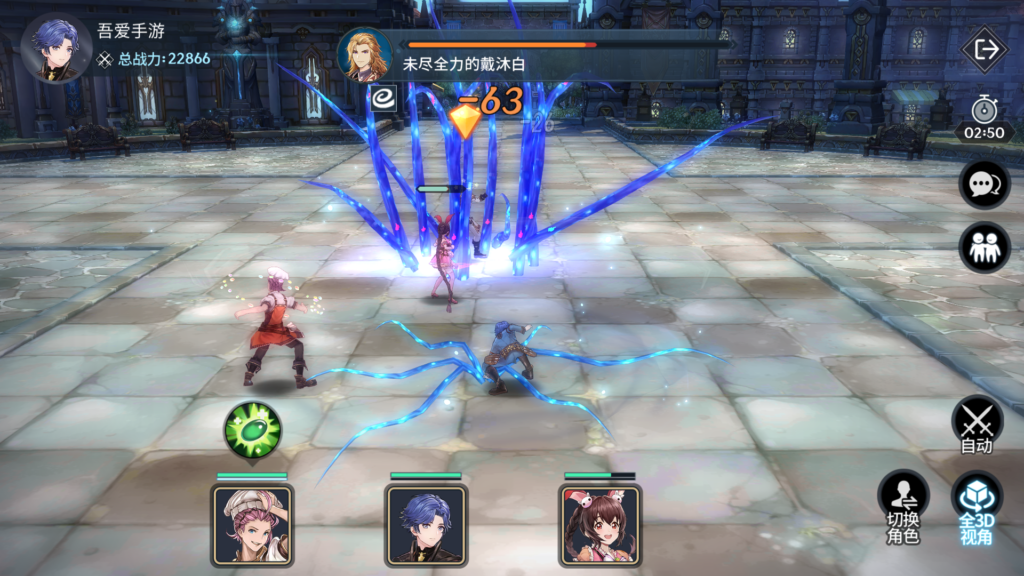Select the brown-haired bunny-ear girl portrait
The height and width of the screenshot is (576, 1024).
600,524
